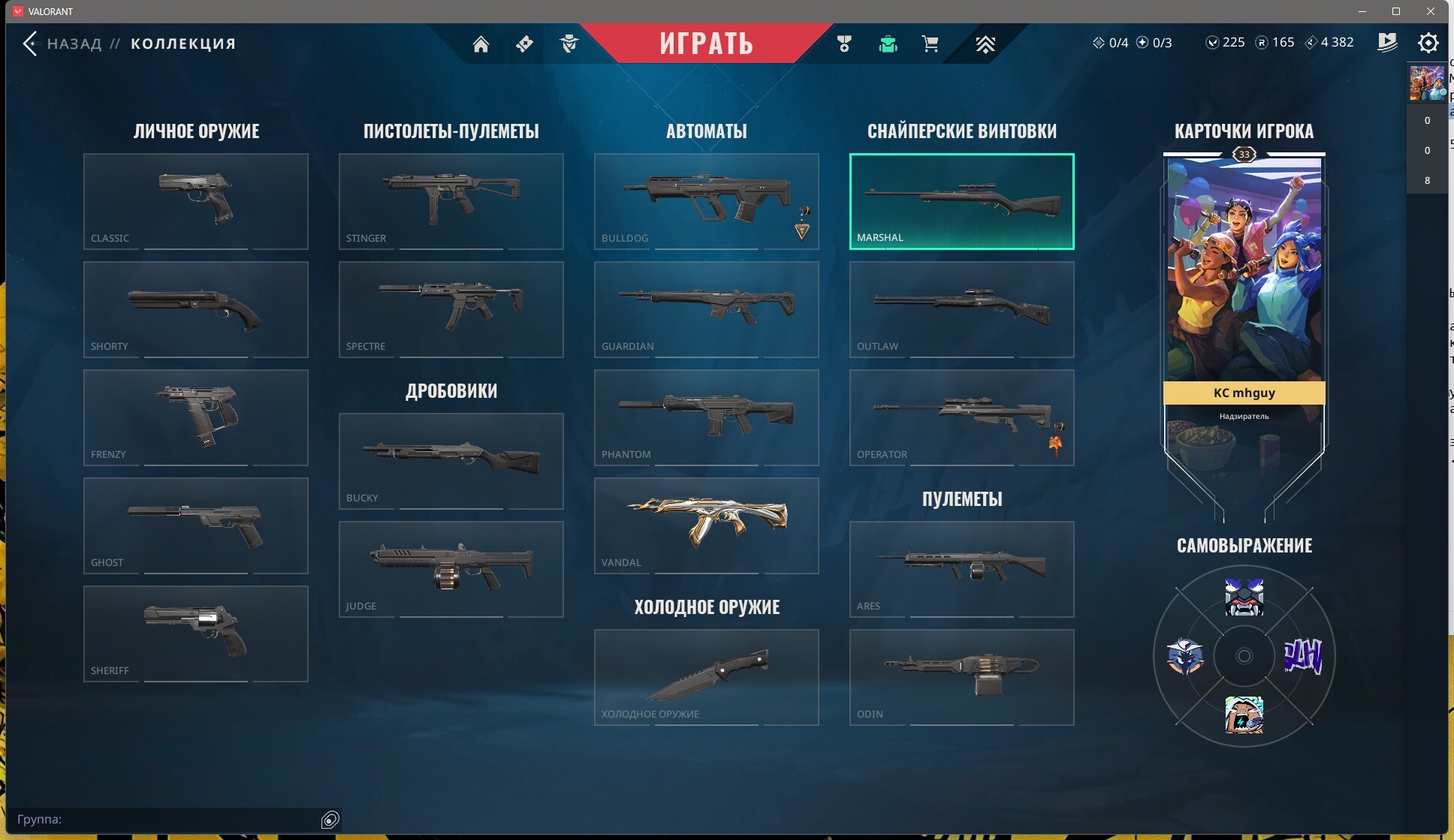The image size is (1454, 840).
Task: Click the group chat input field
Action: (165, 819)
